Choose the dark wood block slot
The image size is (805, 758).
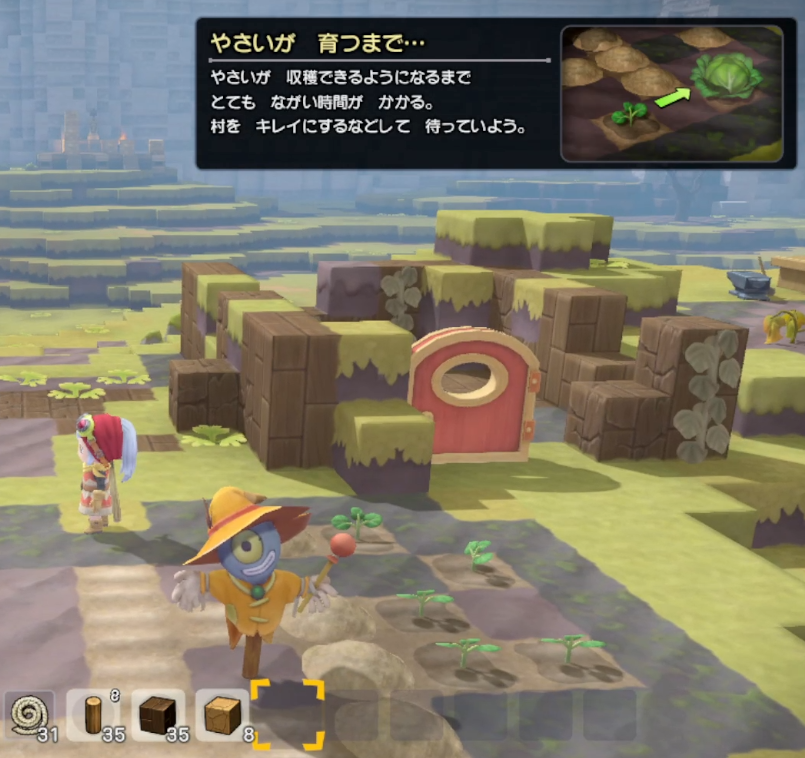point(158,716)
